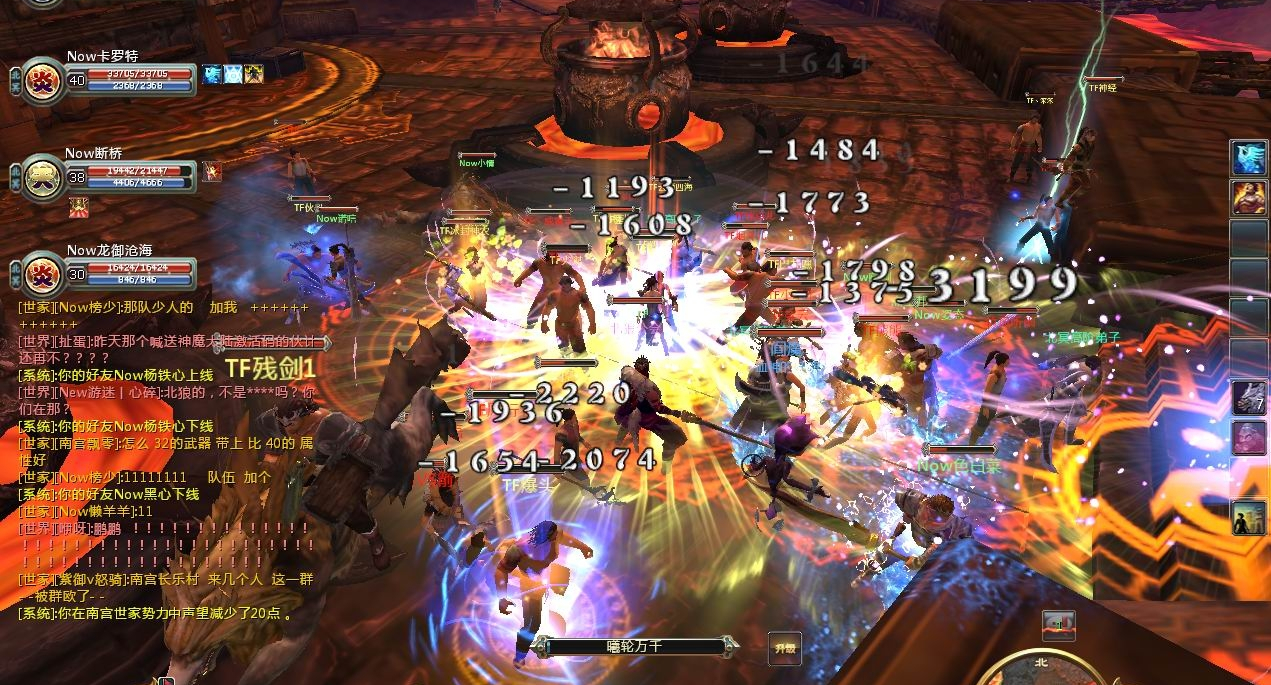Trigger the gray beast skill slot

pos(1249,397)
